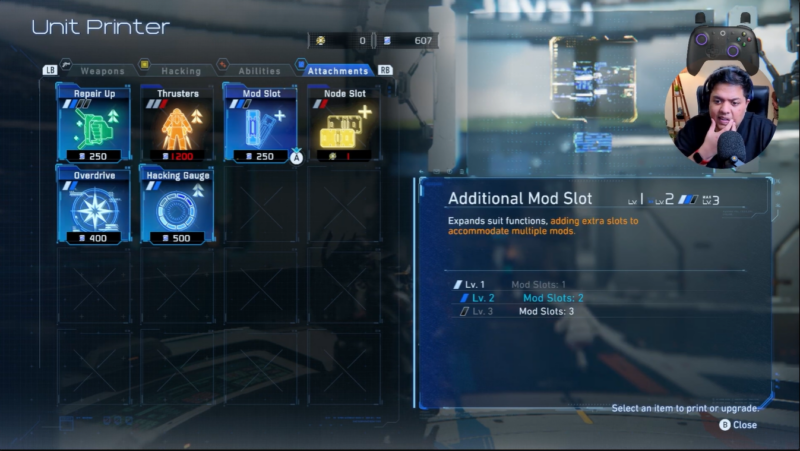Select the Lv. 2 Mod Slots row
Image resolution: width=800 pixels, height=451 pixels.
click(522, 298)
